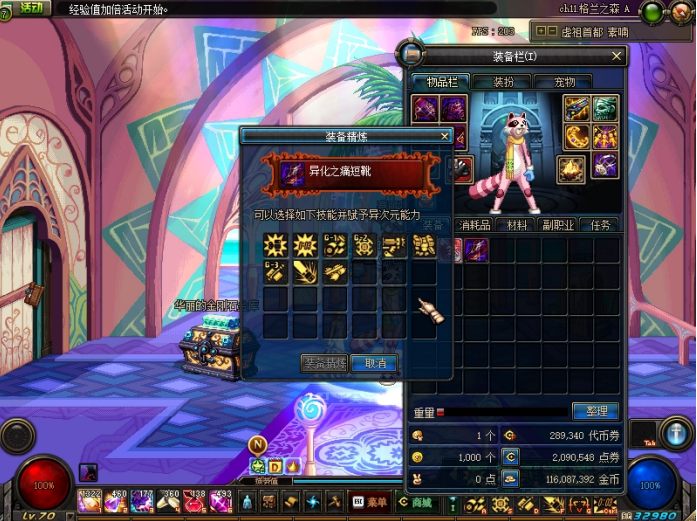697x521 pixels.
Task: Open the 活动 events button
Action: (x=31, y=8)
